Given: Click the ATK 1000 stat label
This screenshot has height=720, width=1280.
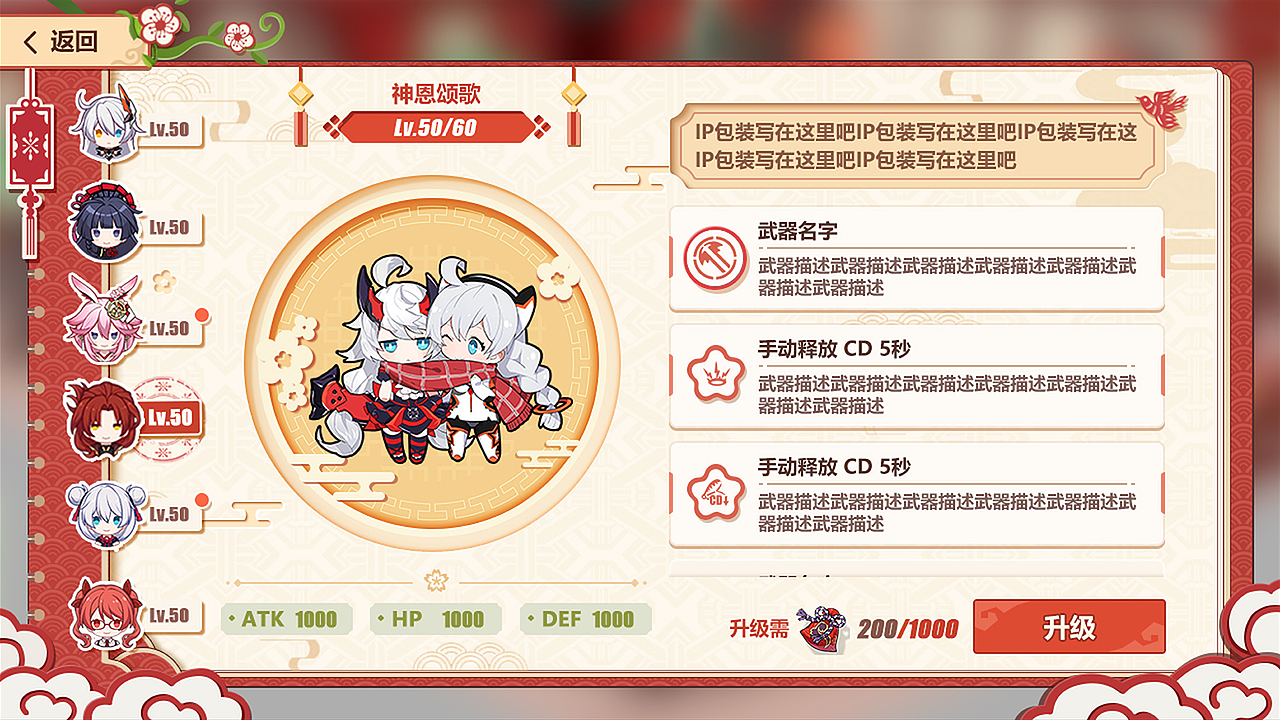Looking at the screenshot, I should tap(287, 619).
